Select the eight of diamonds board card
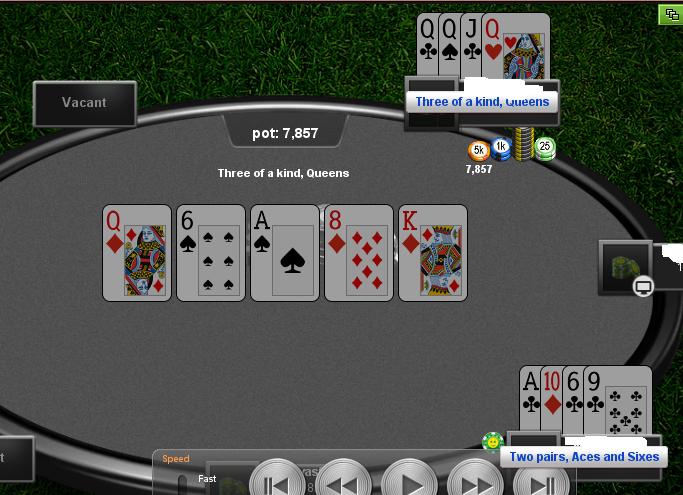 pyautogui.click(x=359, y=252)
